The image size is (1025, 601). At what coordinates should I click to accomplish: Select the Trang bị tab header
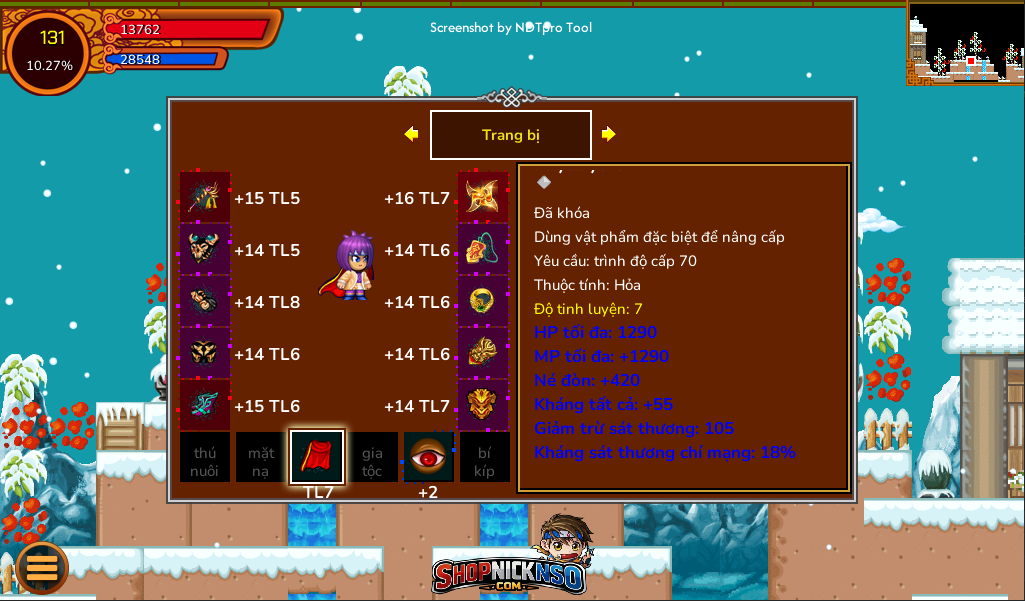pyautogui.click(x=510, y=135)
